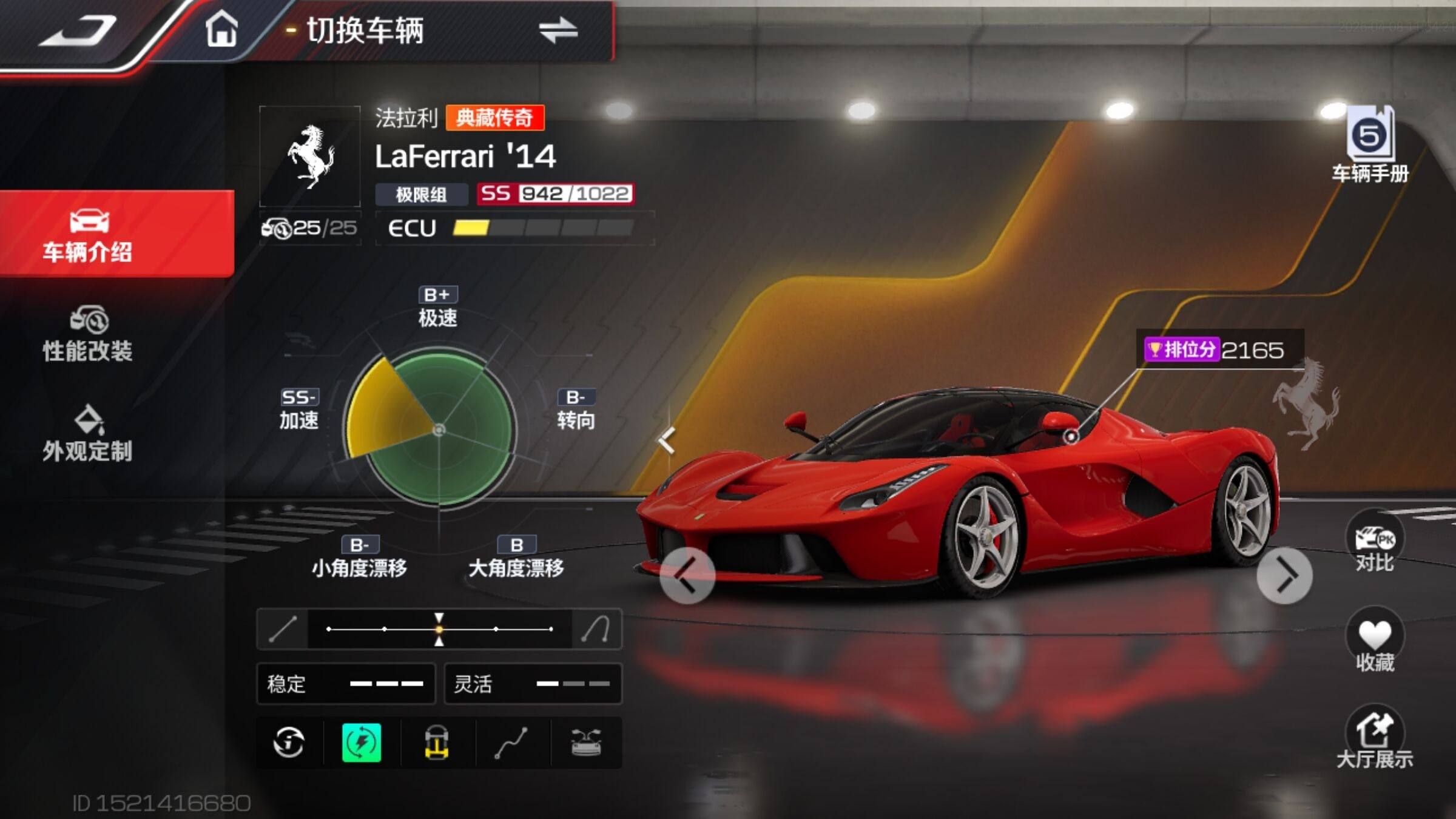Go back using the top-left back arrow
This screenshot has height=819, width=1456.
[x=79, y=32]
